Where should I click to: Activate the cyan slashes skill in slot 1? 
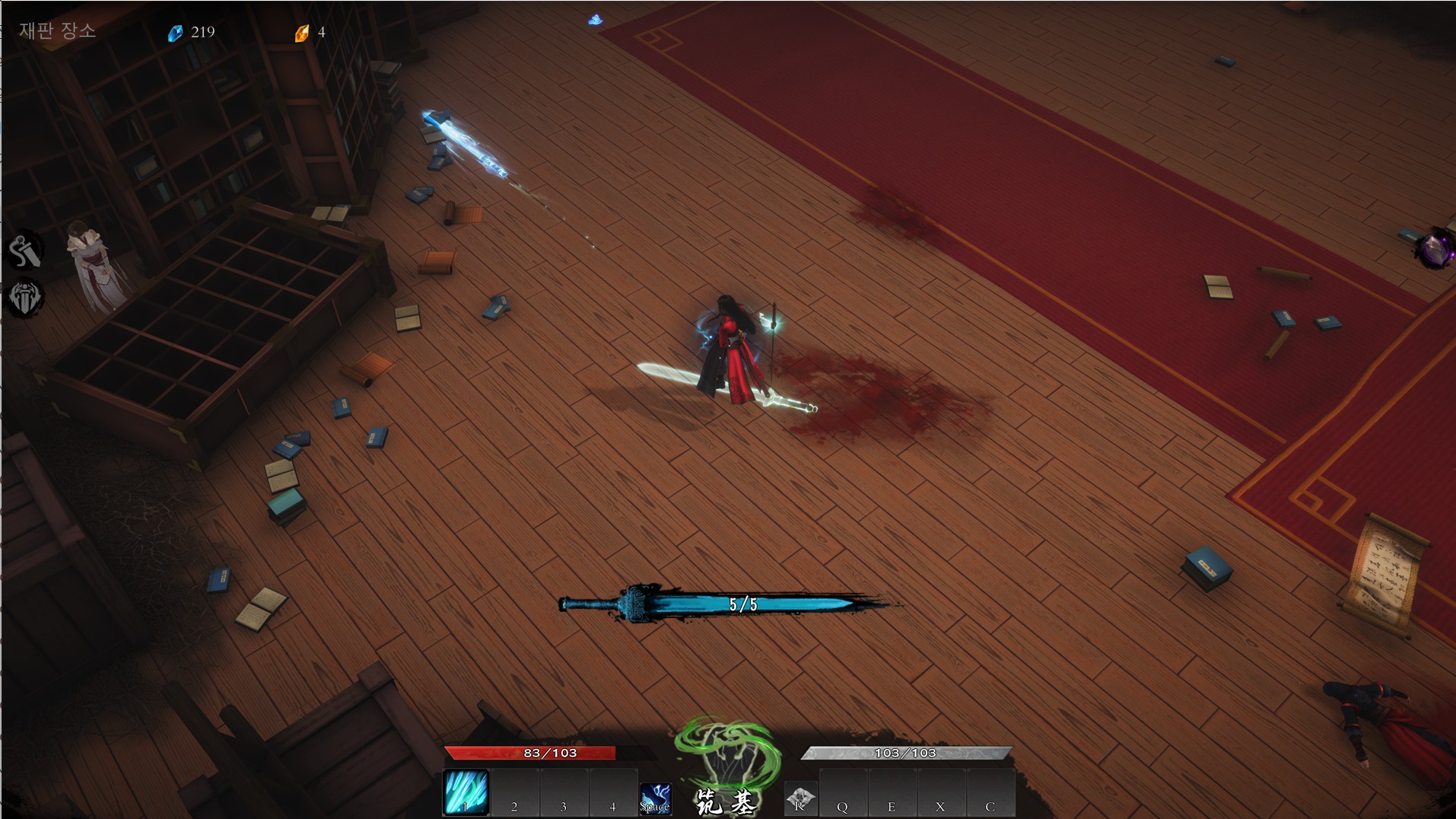pyautogui.click(x=466, y=792)
